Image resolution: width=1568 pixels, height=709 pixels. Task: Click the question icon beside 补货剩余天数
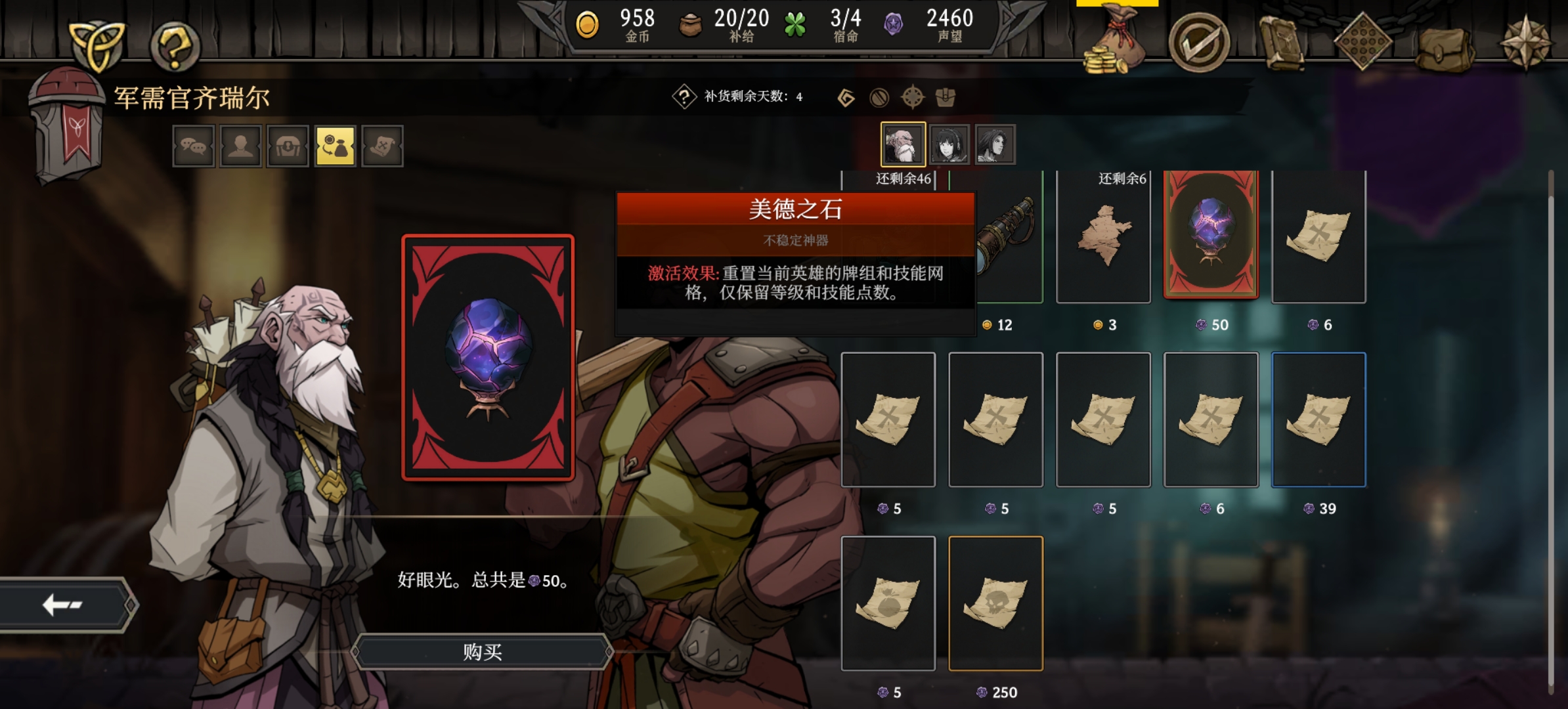[x=685, y=97]
